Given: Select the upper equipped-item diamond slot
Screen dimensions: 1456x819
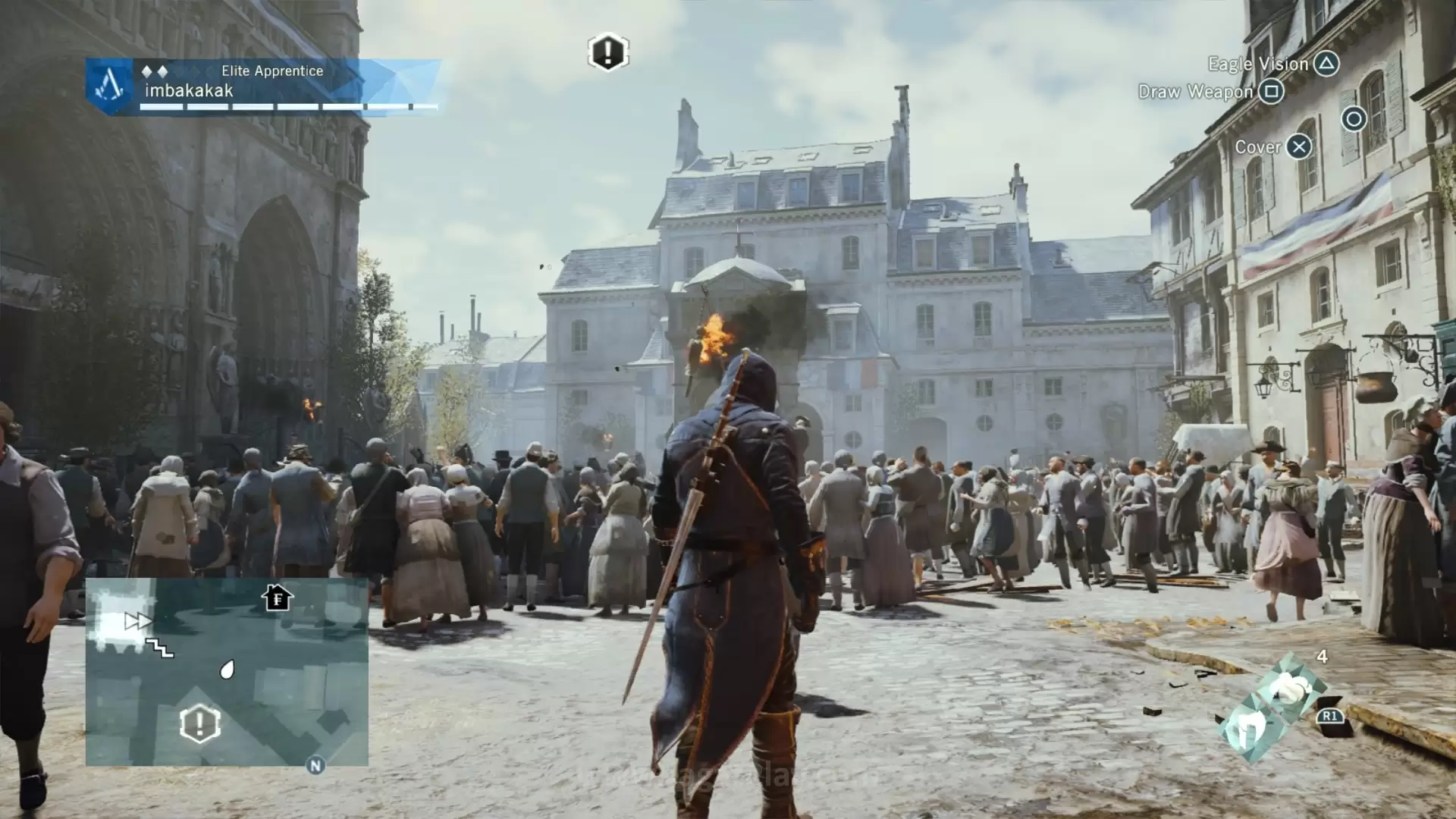Looking at the screenshot, I should pyautogui.click(x=1289, y=688).
